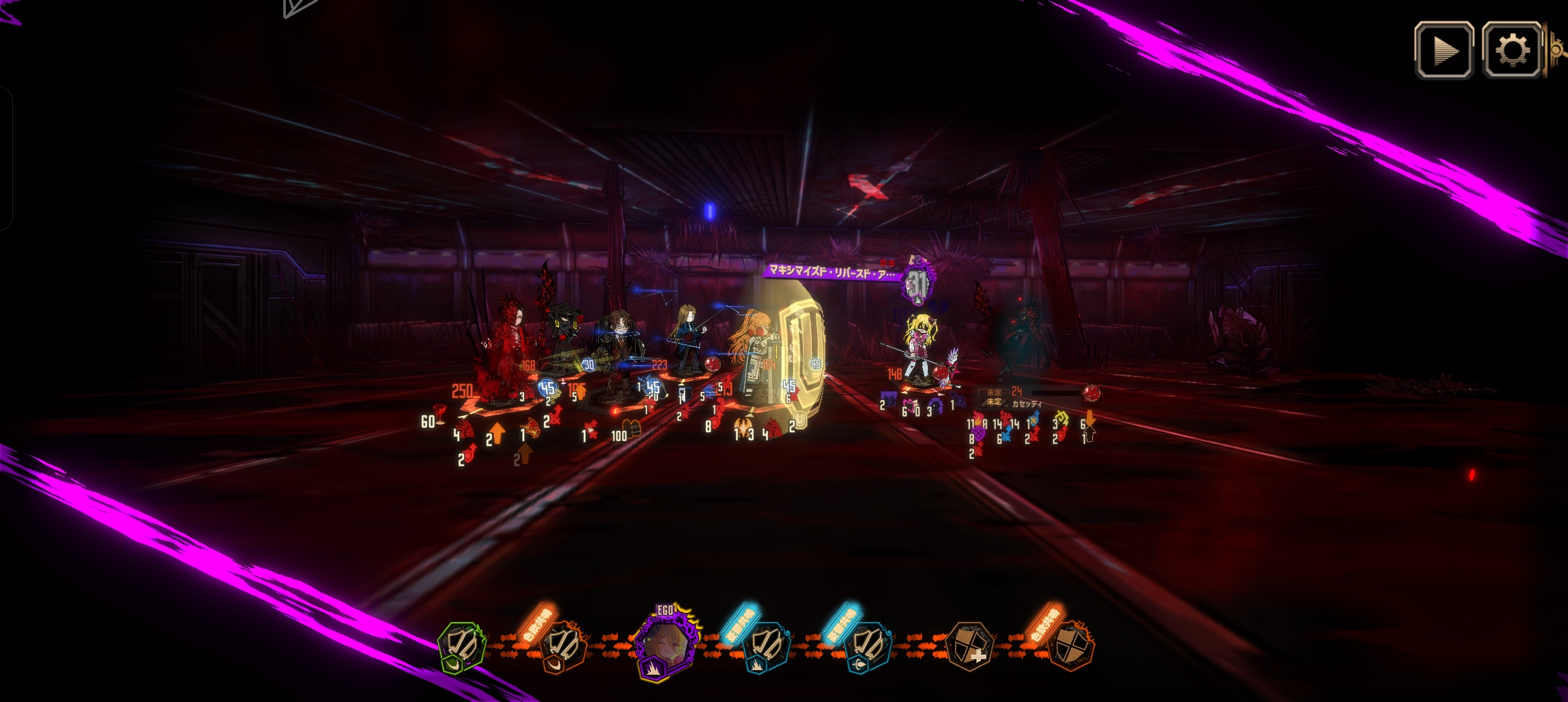
Task: Select the orange-framed double-shield guard skill icon
Action: point(563,646)
